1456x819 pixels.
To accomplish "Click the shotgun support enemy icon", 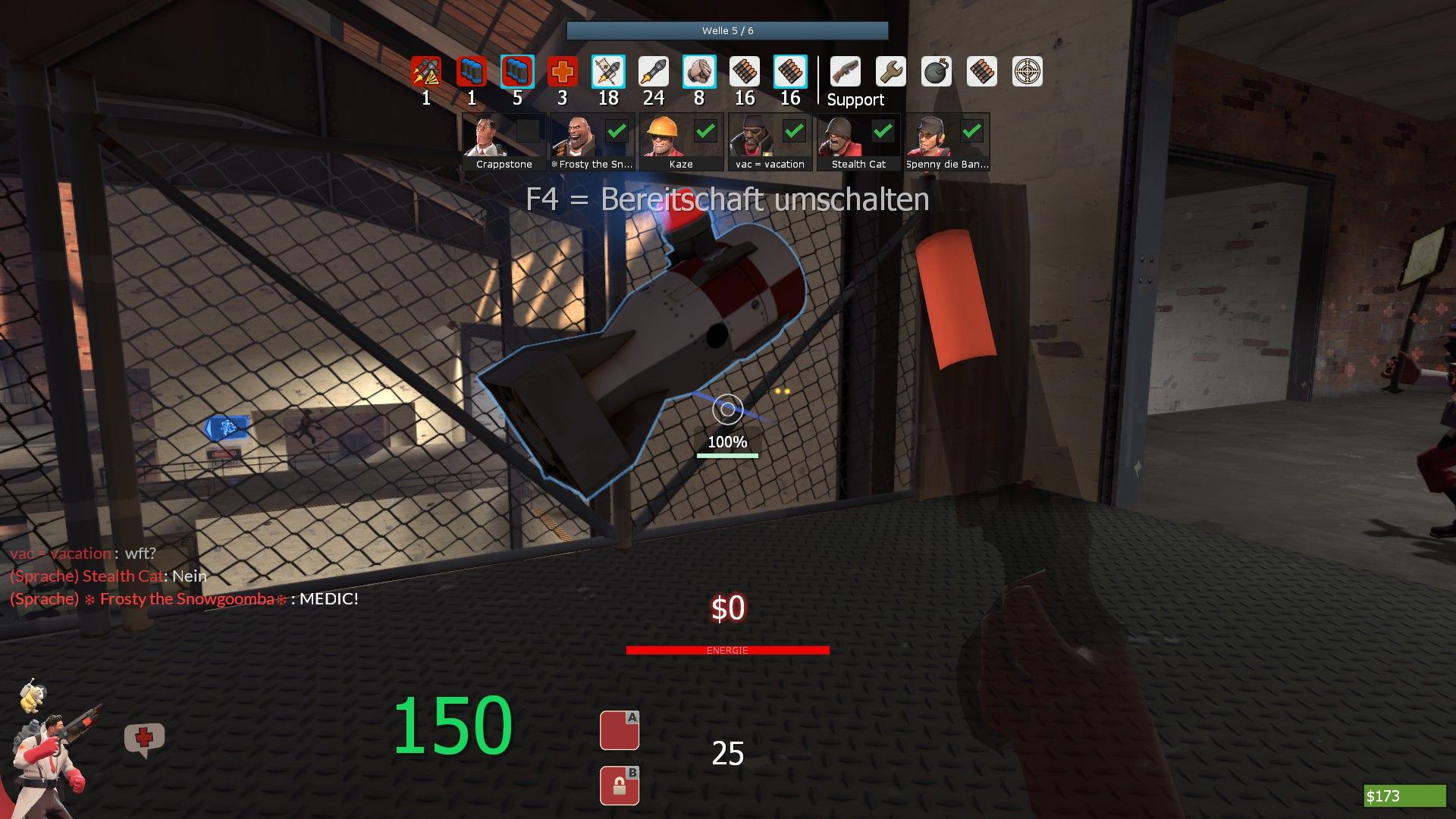I will (845, 72).
